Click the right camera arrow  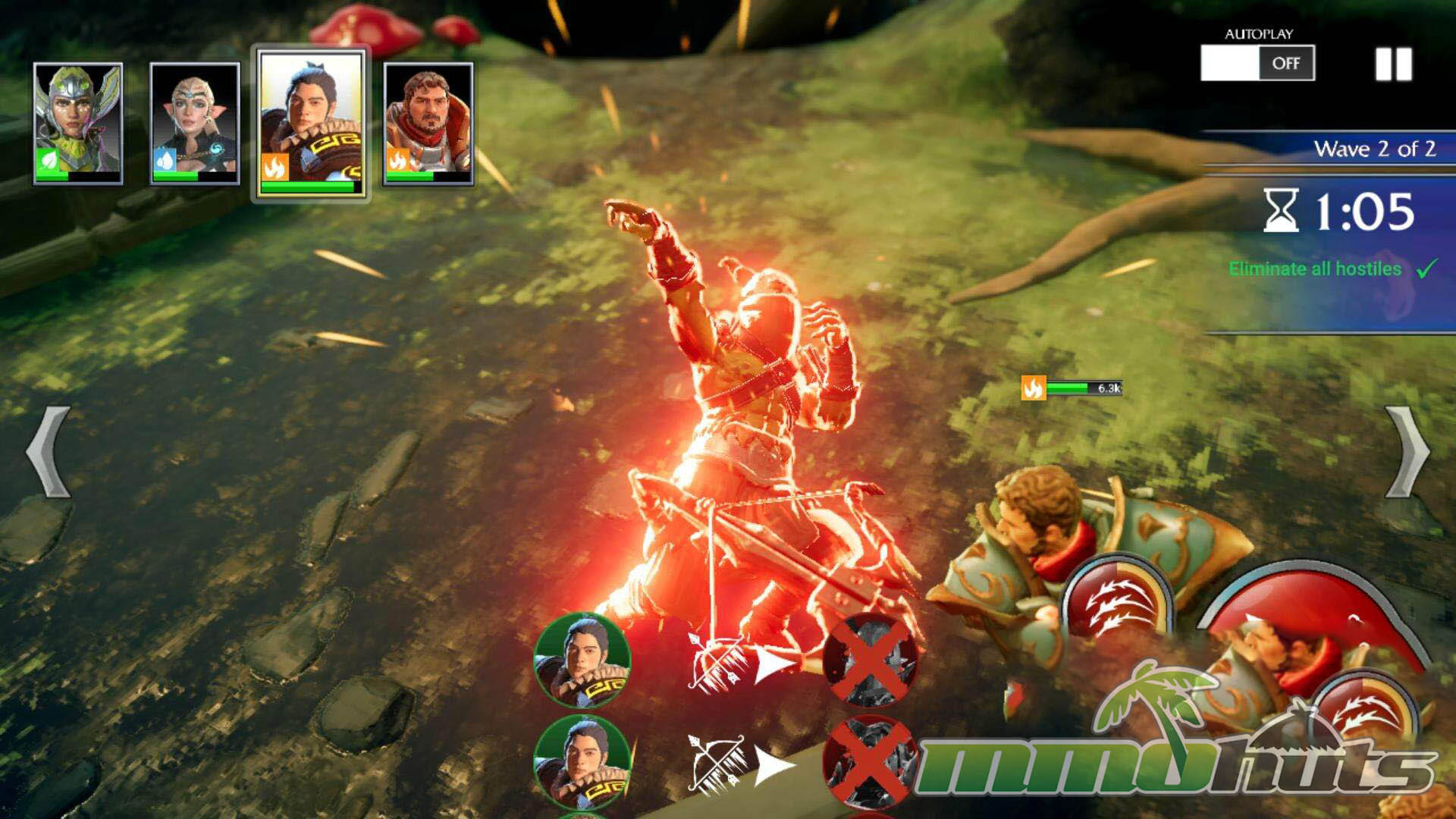tap(1408, 452)
